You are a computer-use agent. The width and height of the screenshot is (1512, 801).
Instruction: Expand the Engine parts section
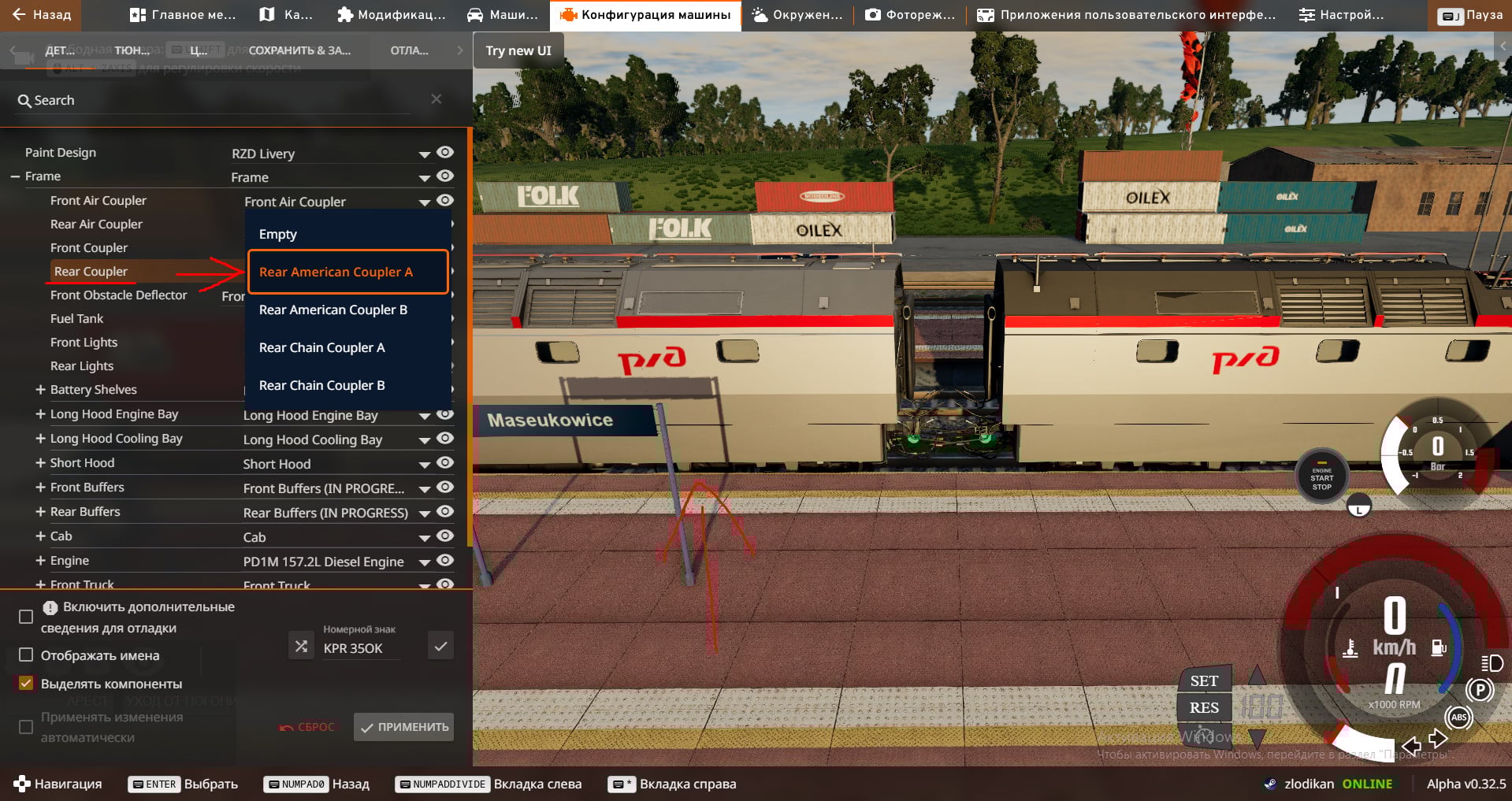(40, 560)
